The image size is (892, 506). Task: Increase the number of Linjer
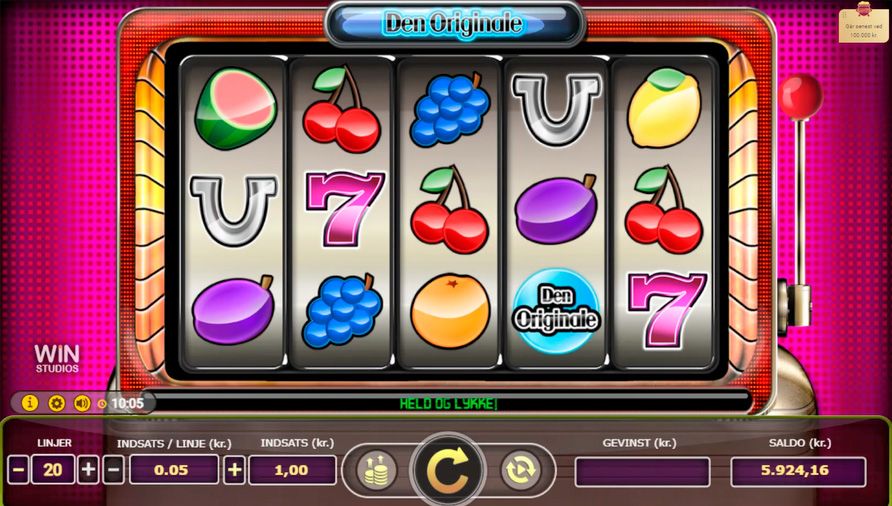coord(88,469)
